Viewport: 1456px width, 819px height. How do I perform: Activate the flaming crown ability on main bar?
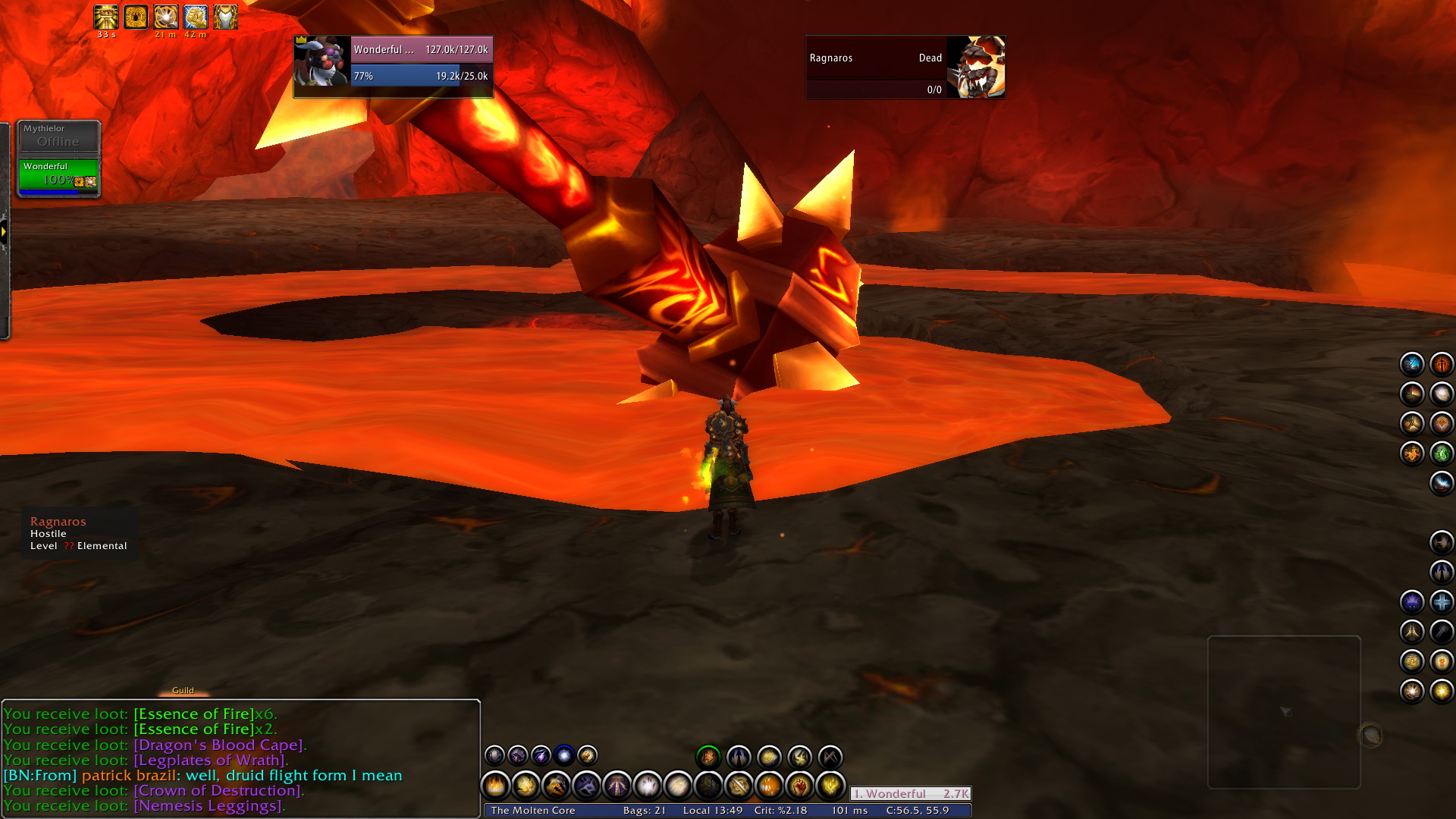495,786
